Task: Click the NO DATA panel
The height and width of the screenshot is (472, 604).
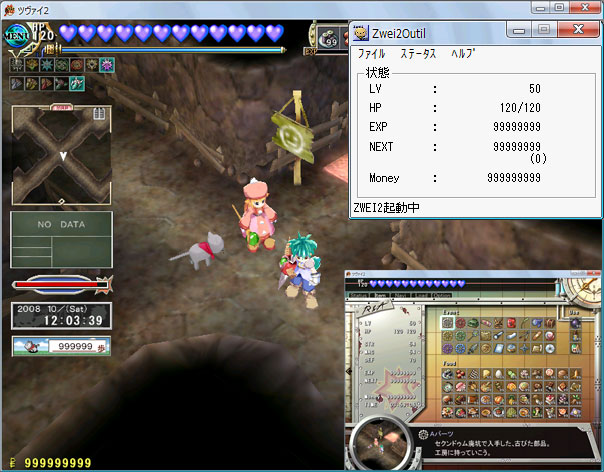Action: [61, 238]
